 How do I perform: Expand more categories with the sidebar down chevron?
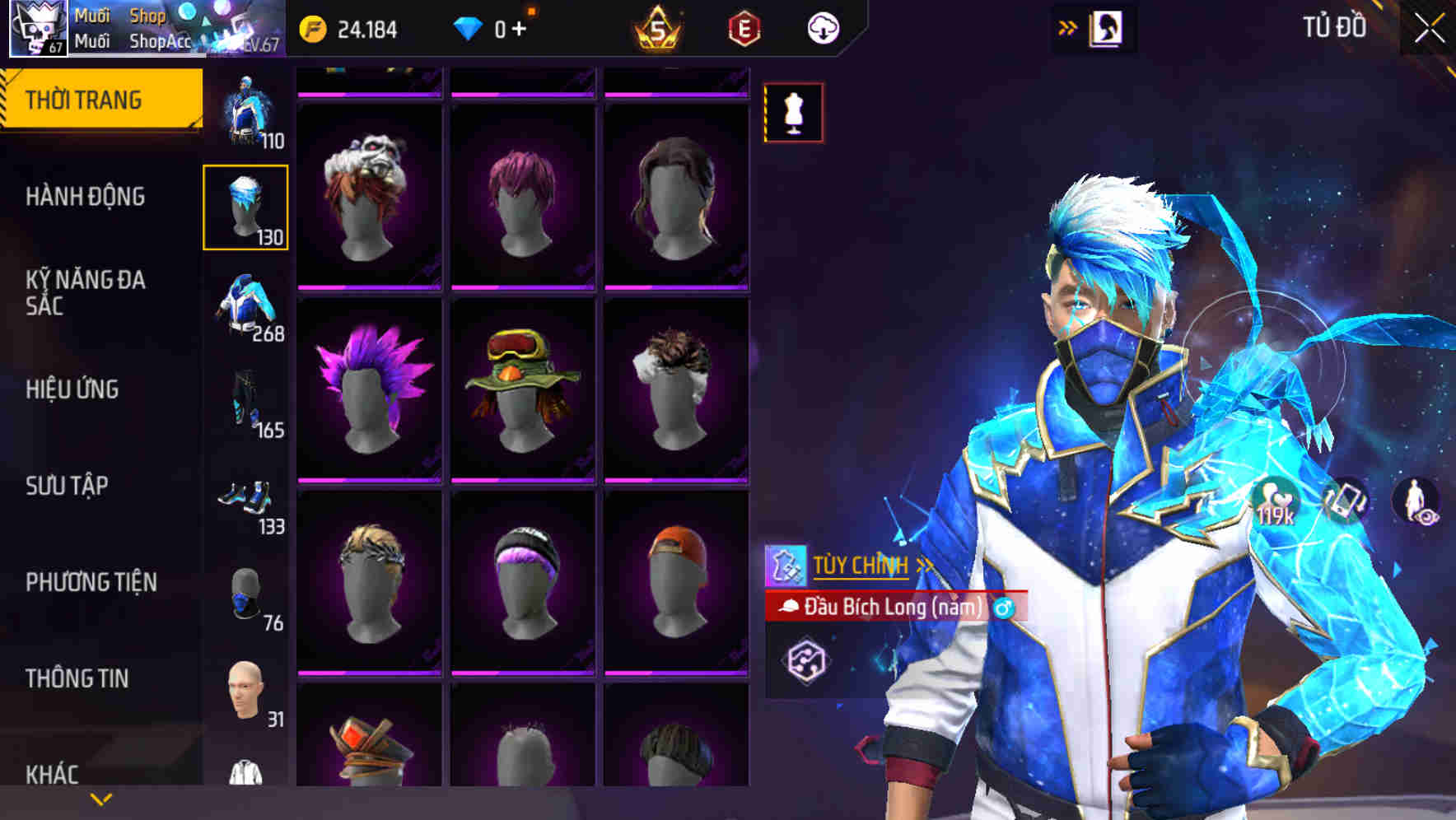pos(99,799)
